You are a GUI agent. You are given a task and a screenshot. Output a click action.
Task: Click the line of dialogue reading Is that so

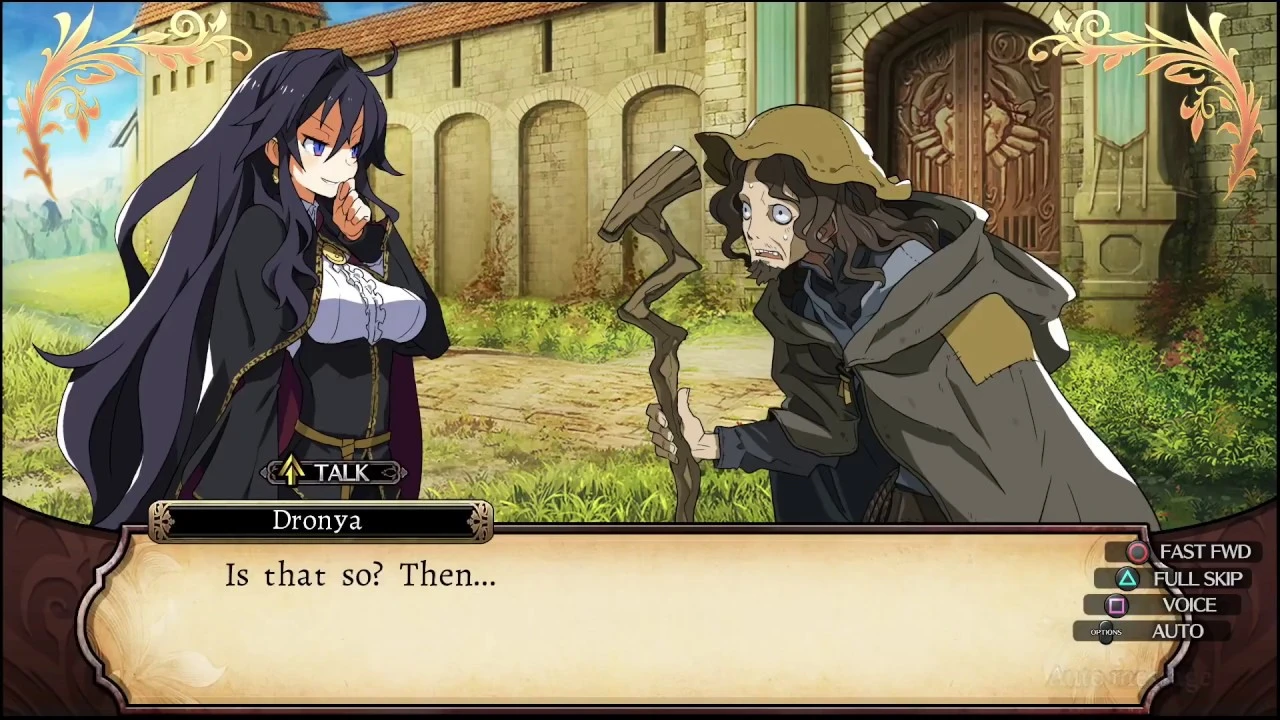click(x=360, y=575)
